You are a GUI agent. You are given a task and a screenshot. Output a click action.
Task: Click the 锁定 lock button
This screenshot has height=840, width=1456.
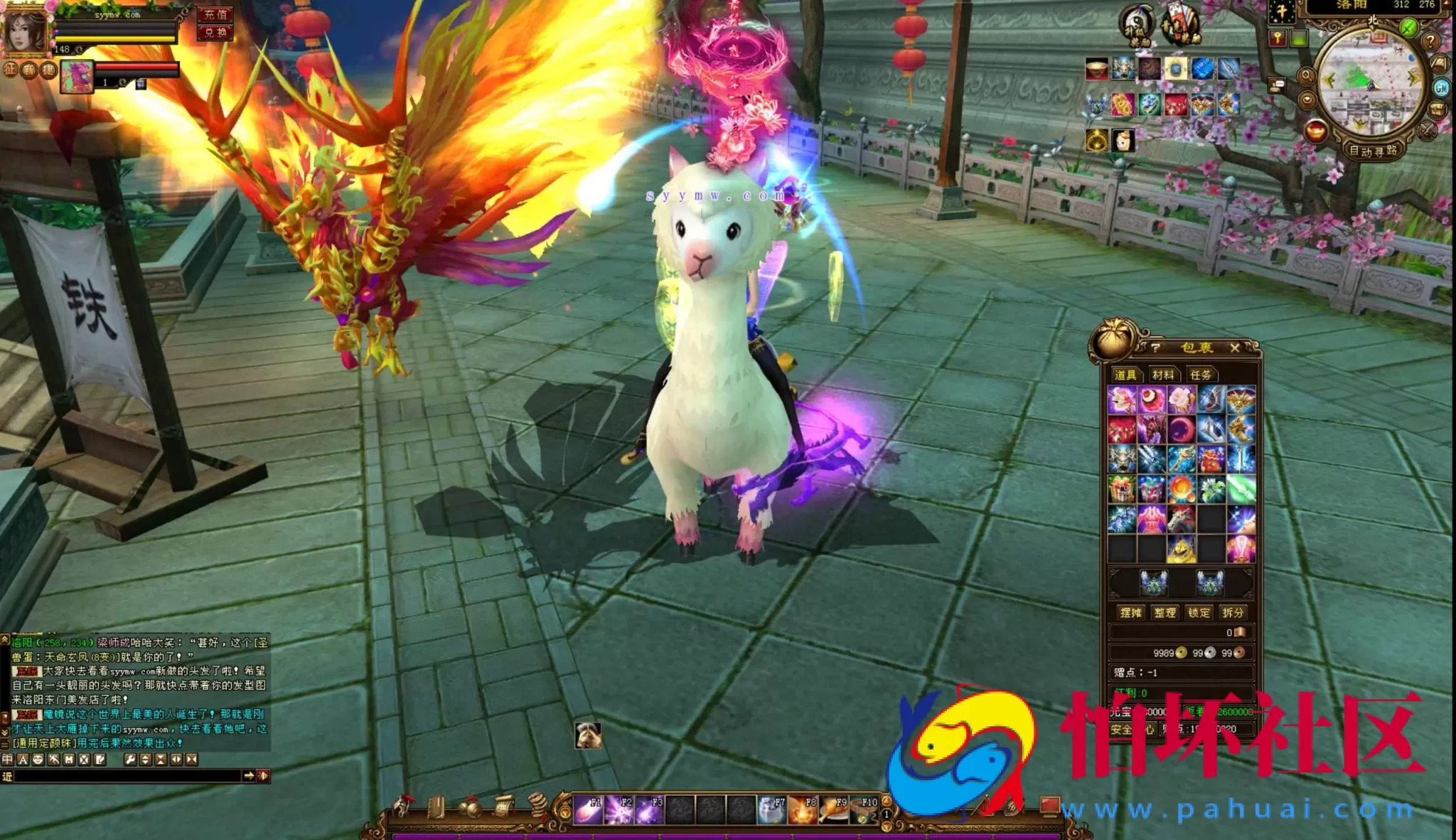[x=1199, y=613]
